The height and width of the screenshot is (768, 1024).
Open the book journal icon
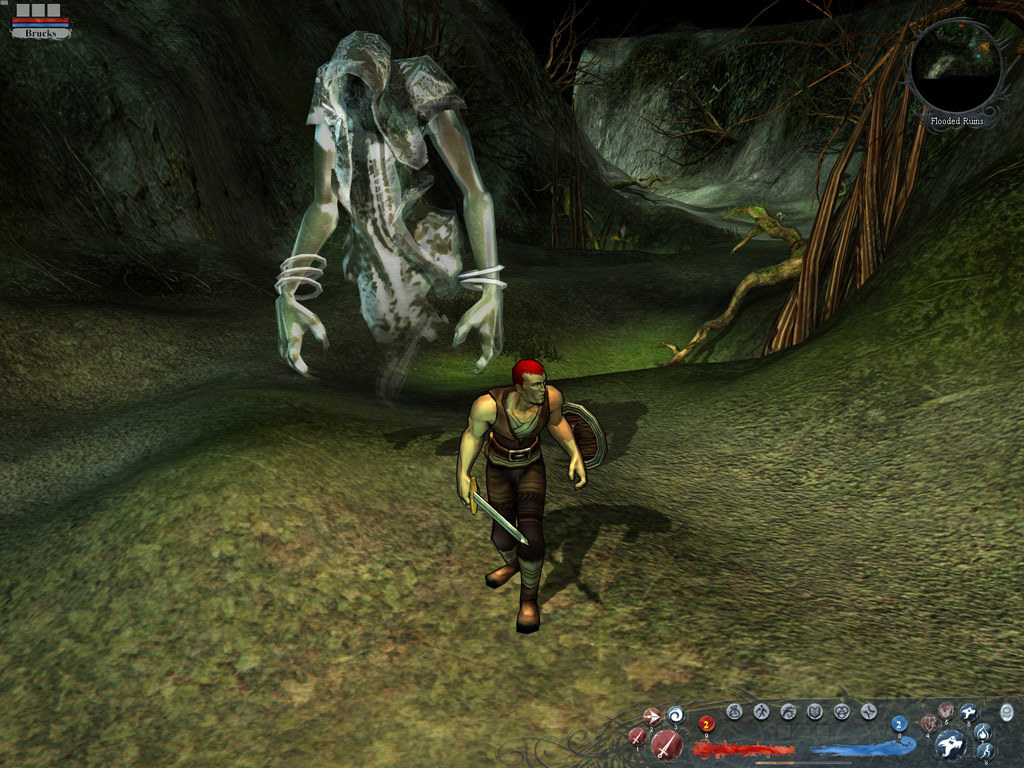point(815,712)
